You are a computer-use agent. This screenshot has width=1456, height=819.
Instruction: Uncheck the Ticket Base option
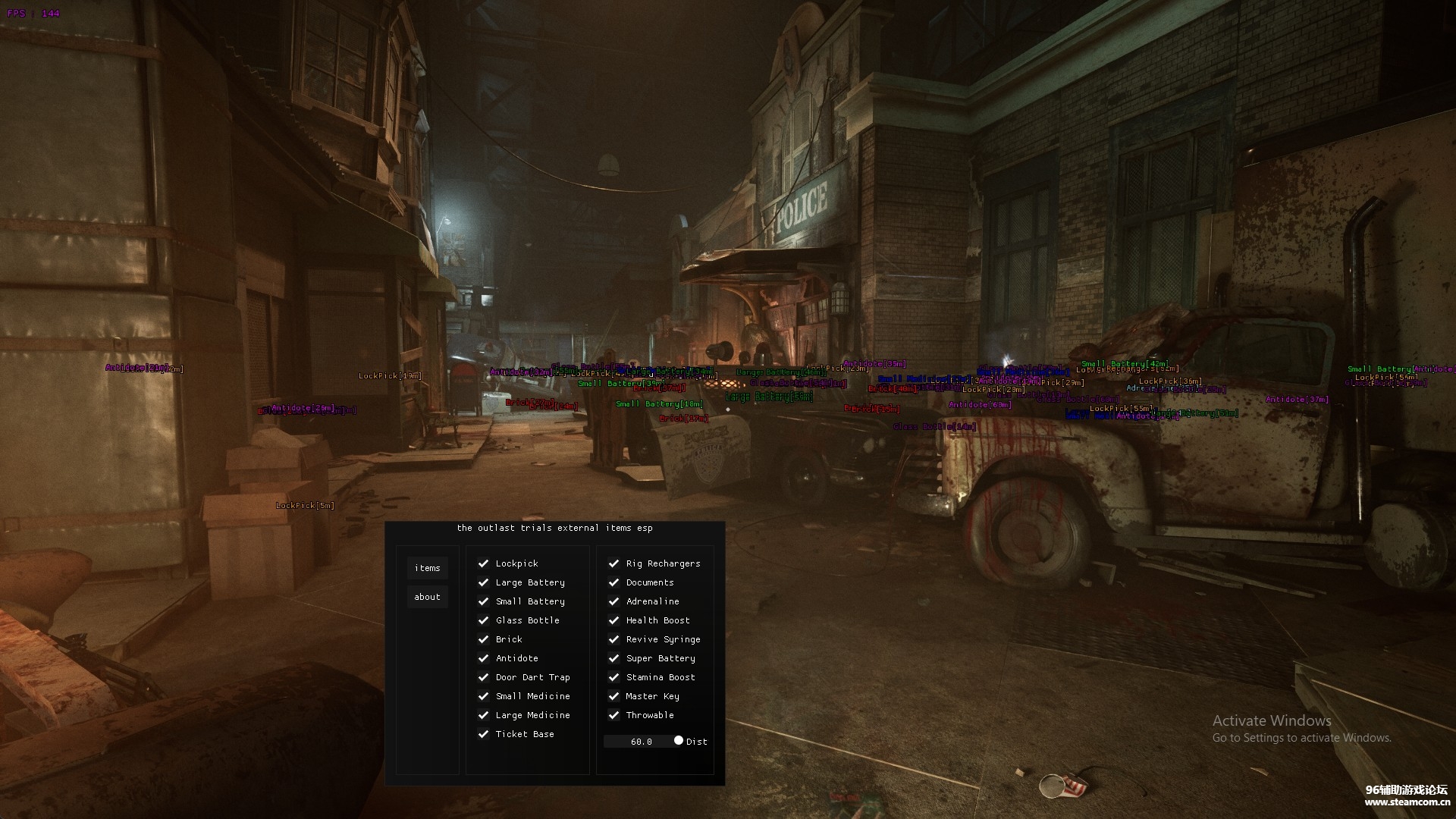coord(483,734)
